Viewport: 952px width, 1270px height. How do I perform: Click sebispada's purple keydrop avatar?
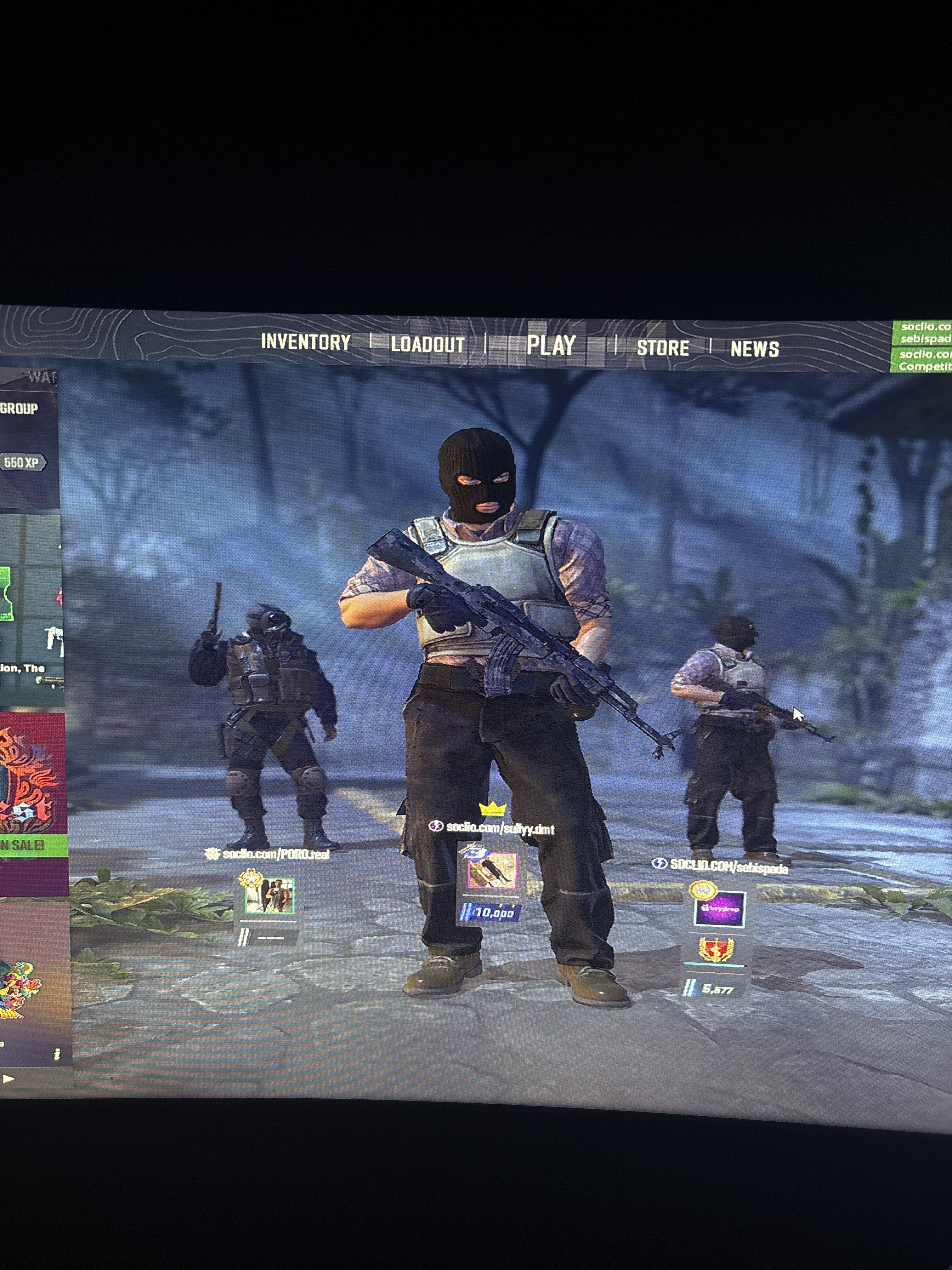click(x=720, y=908)
